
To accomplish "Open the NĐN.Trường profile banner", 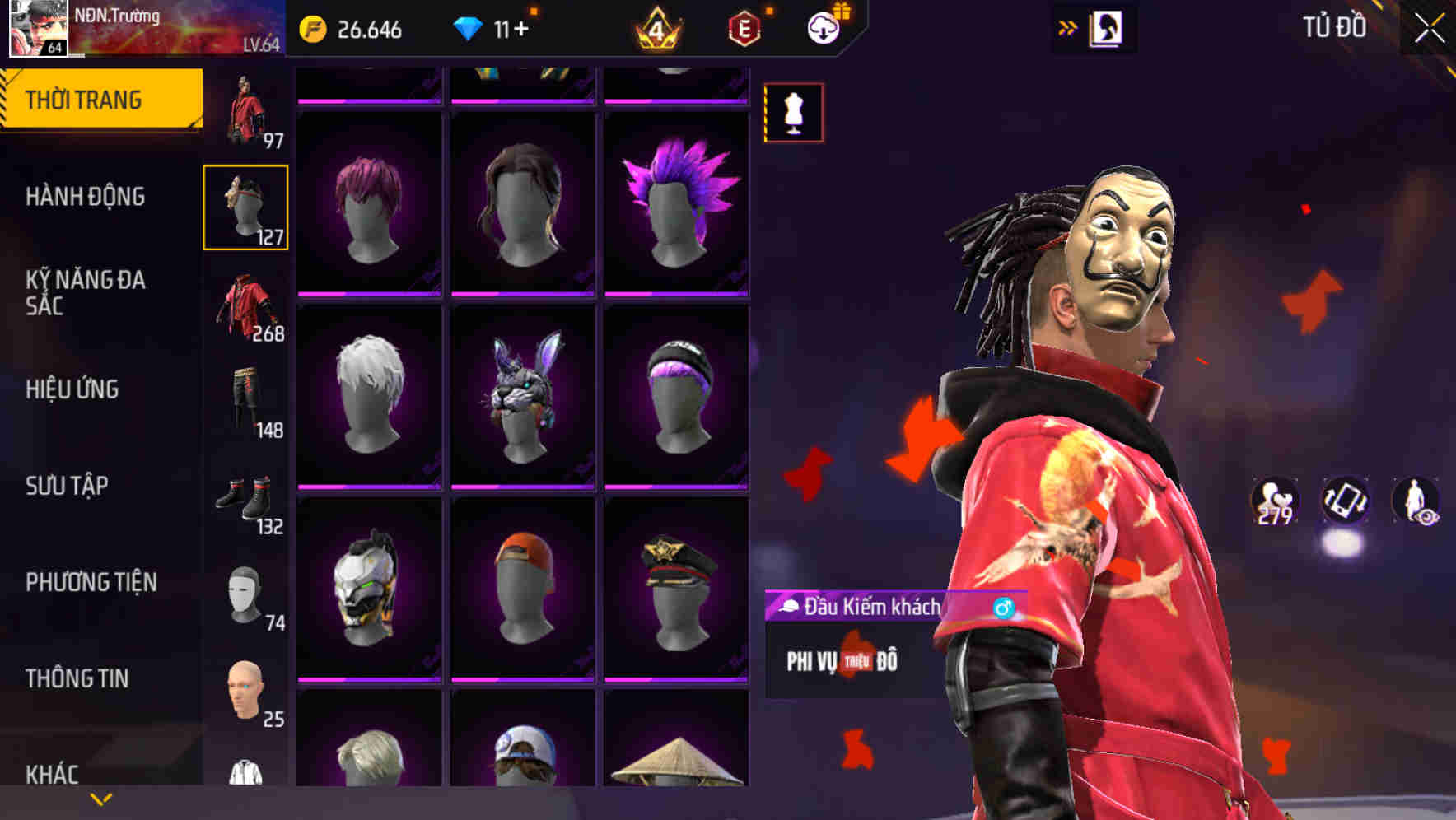I will click(148, 27).
